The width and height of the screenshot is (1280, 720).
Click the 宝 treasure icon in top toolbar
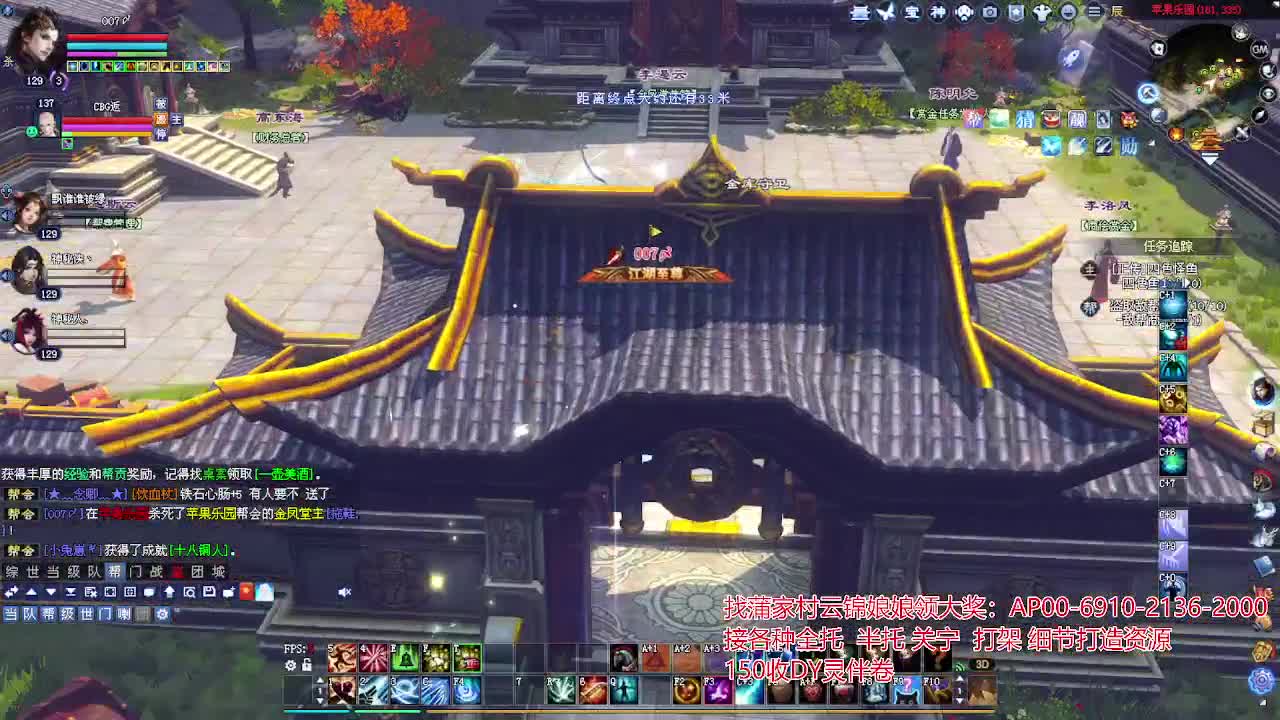pos(911,13)
